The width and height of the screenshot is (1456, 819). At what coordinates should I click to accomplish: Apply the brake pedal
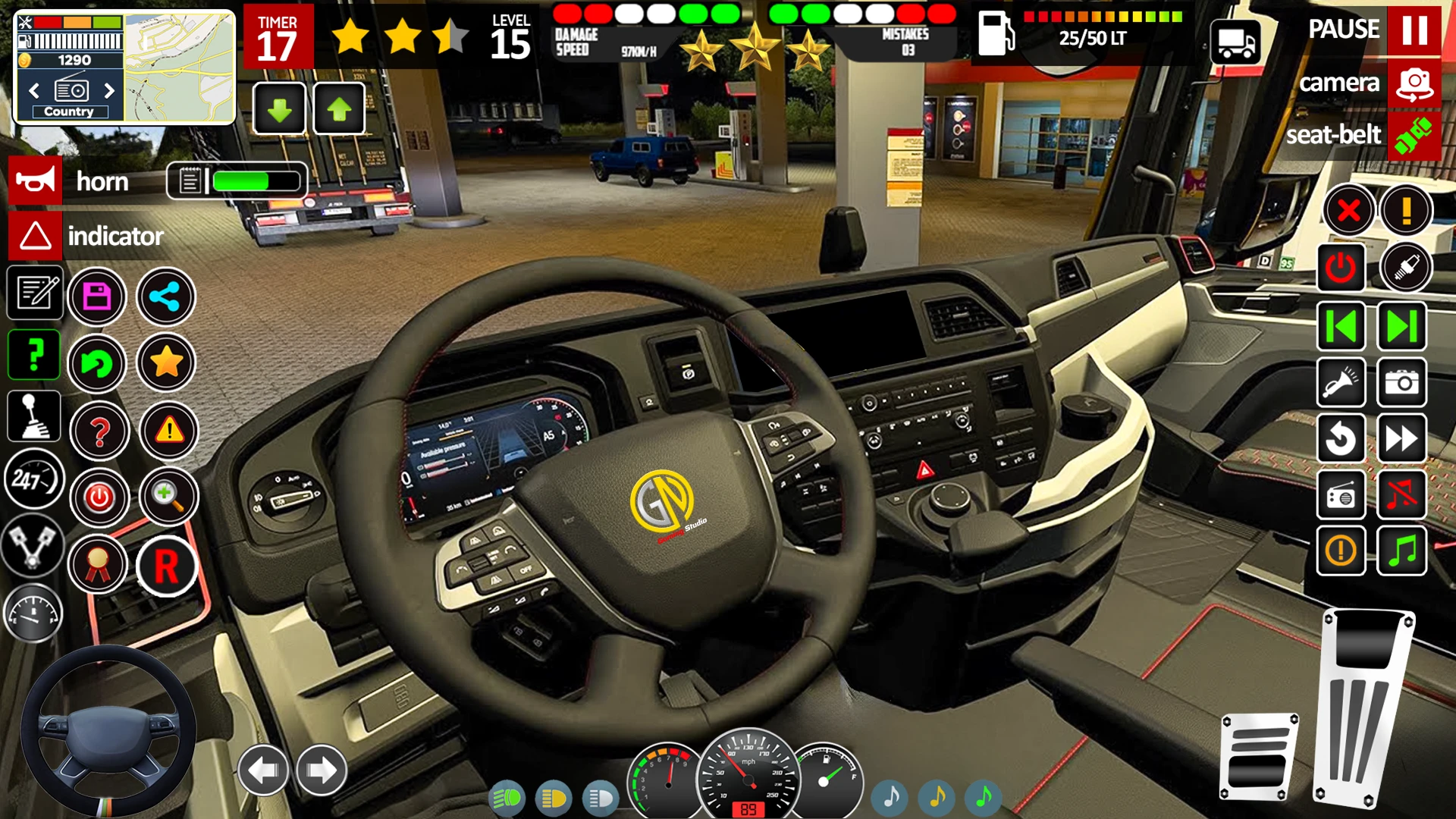pyautogui.click(x=1259, y=757)
